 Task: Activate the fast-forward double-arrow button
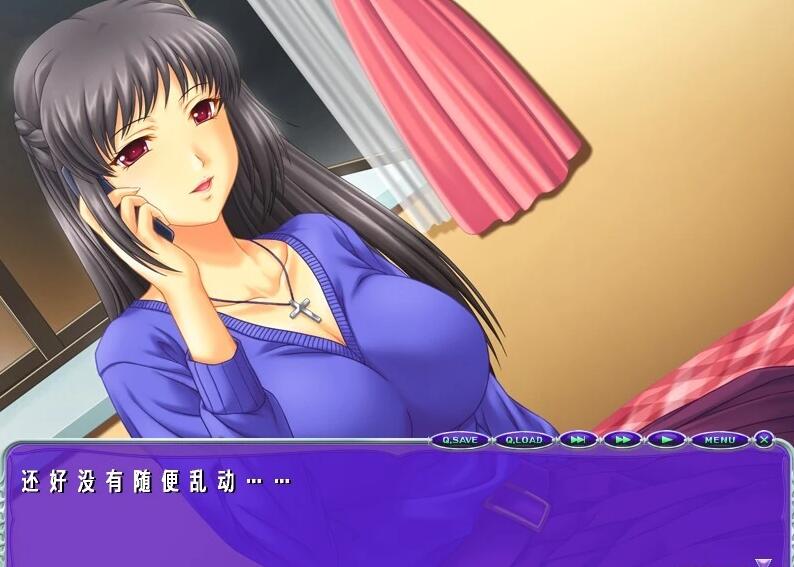(x=622, y=440)
